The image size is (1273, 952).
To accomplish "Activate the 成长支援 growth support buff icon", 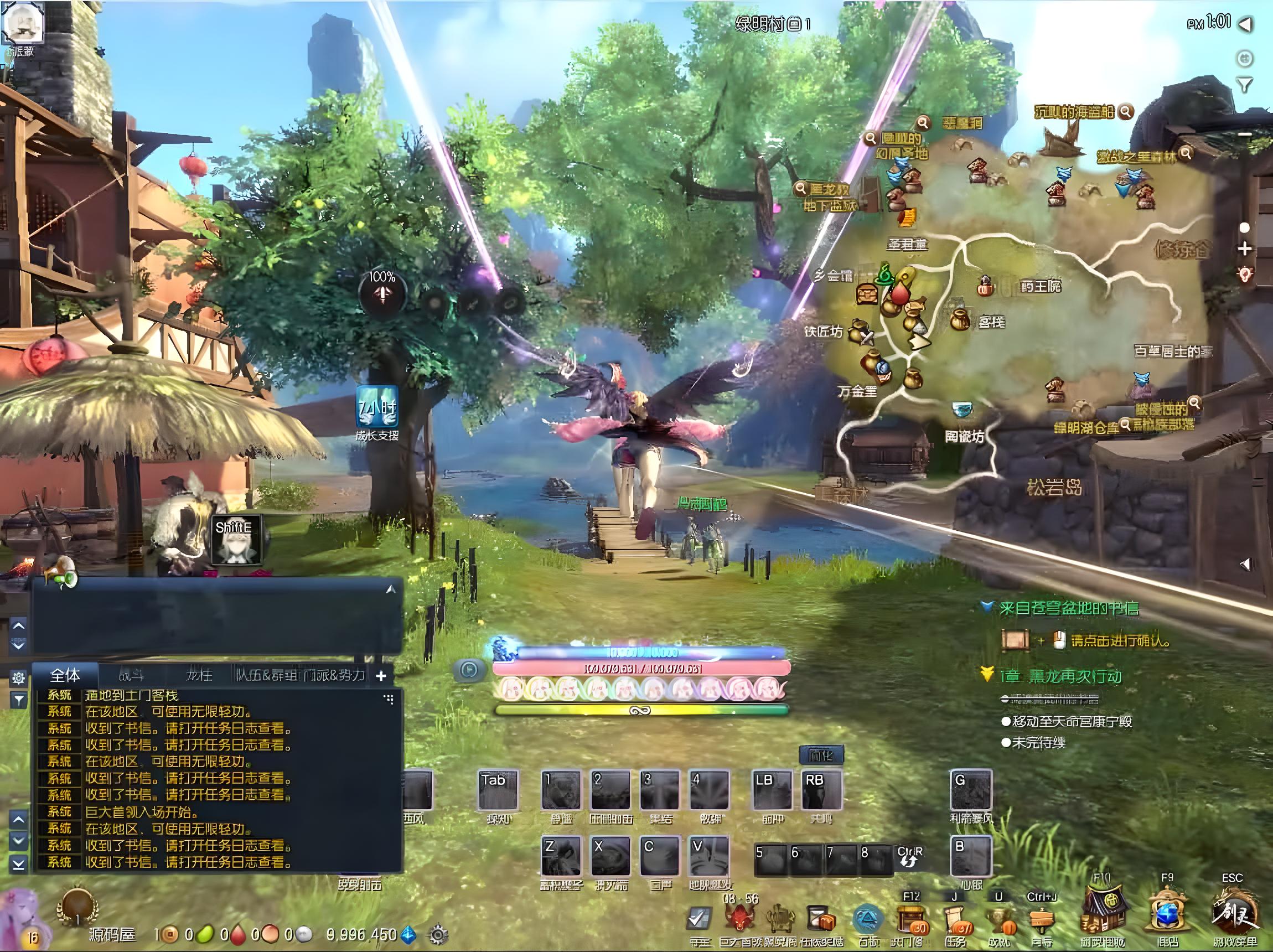I will click(377, 407).
